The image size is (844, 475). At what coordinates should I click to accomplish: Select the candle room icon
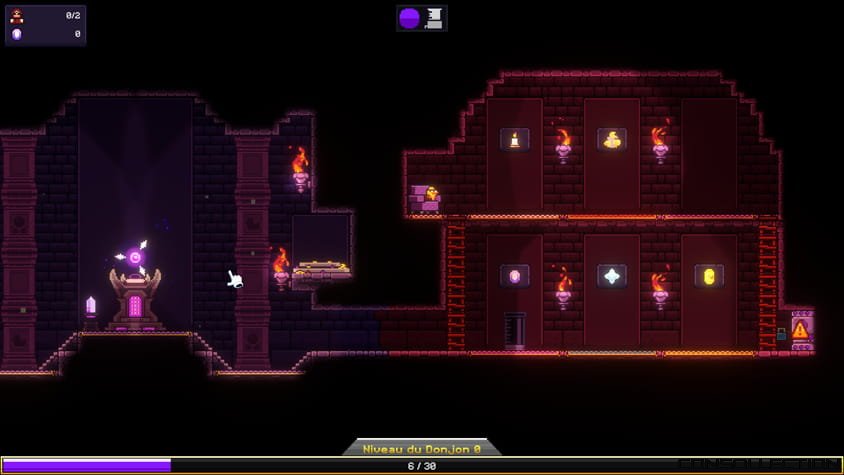click(x=515, y=139)
